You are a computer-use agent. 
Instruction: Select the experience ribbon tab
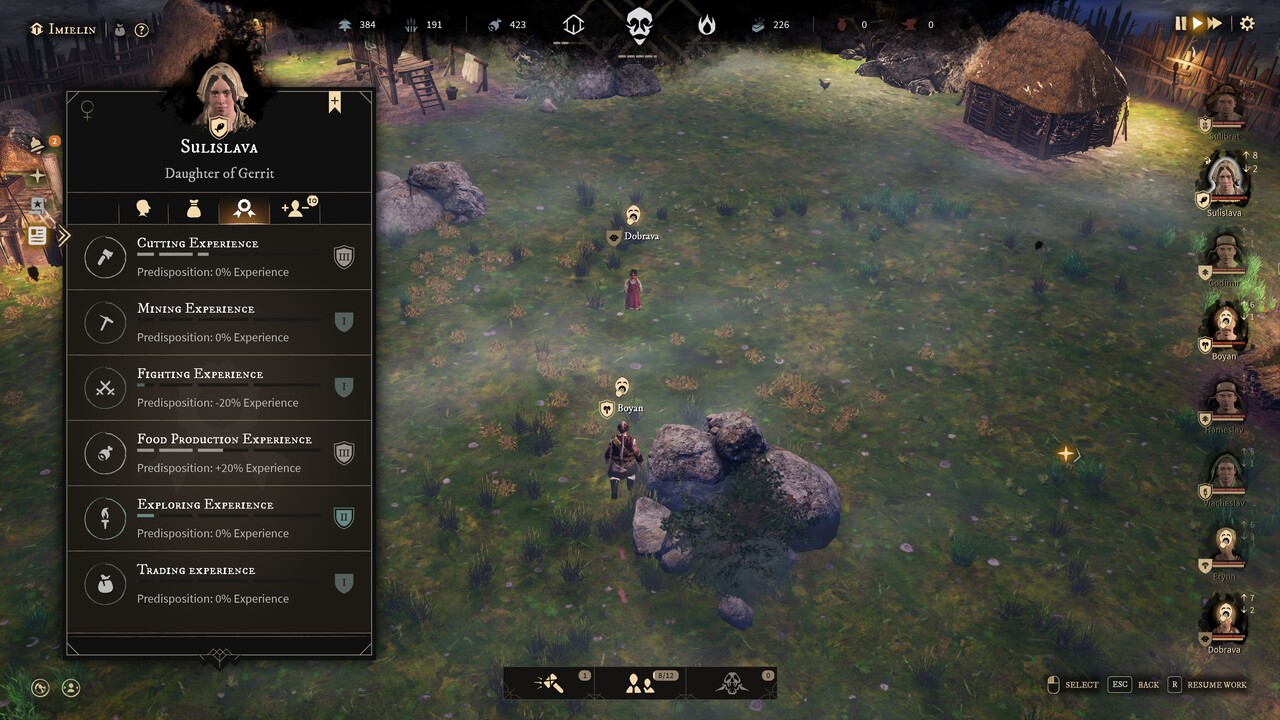(244, 209)
